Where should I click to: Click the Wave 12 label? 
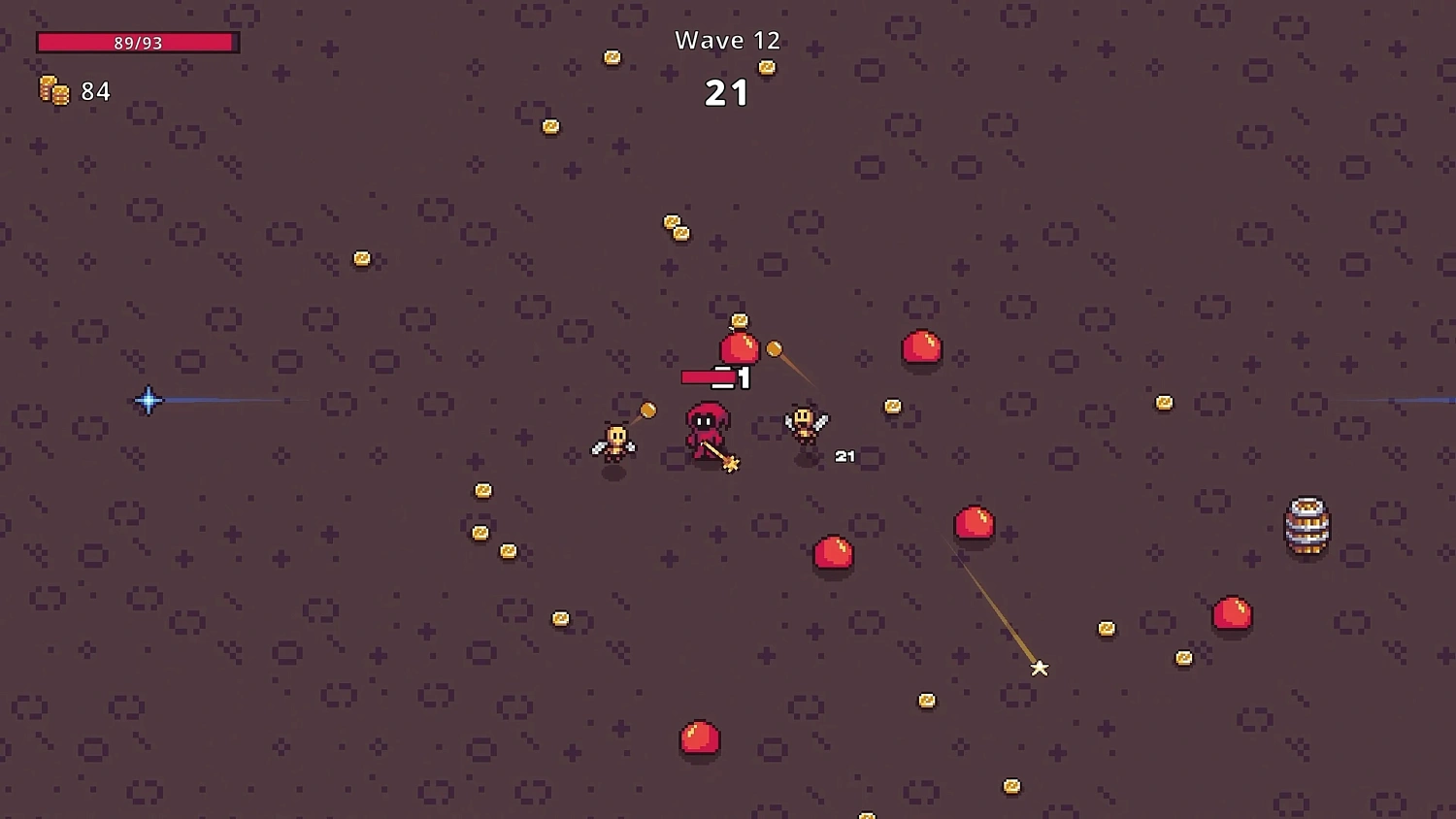(727, 40)
